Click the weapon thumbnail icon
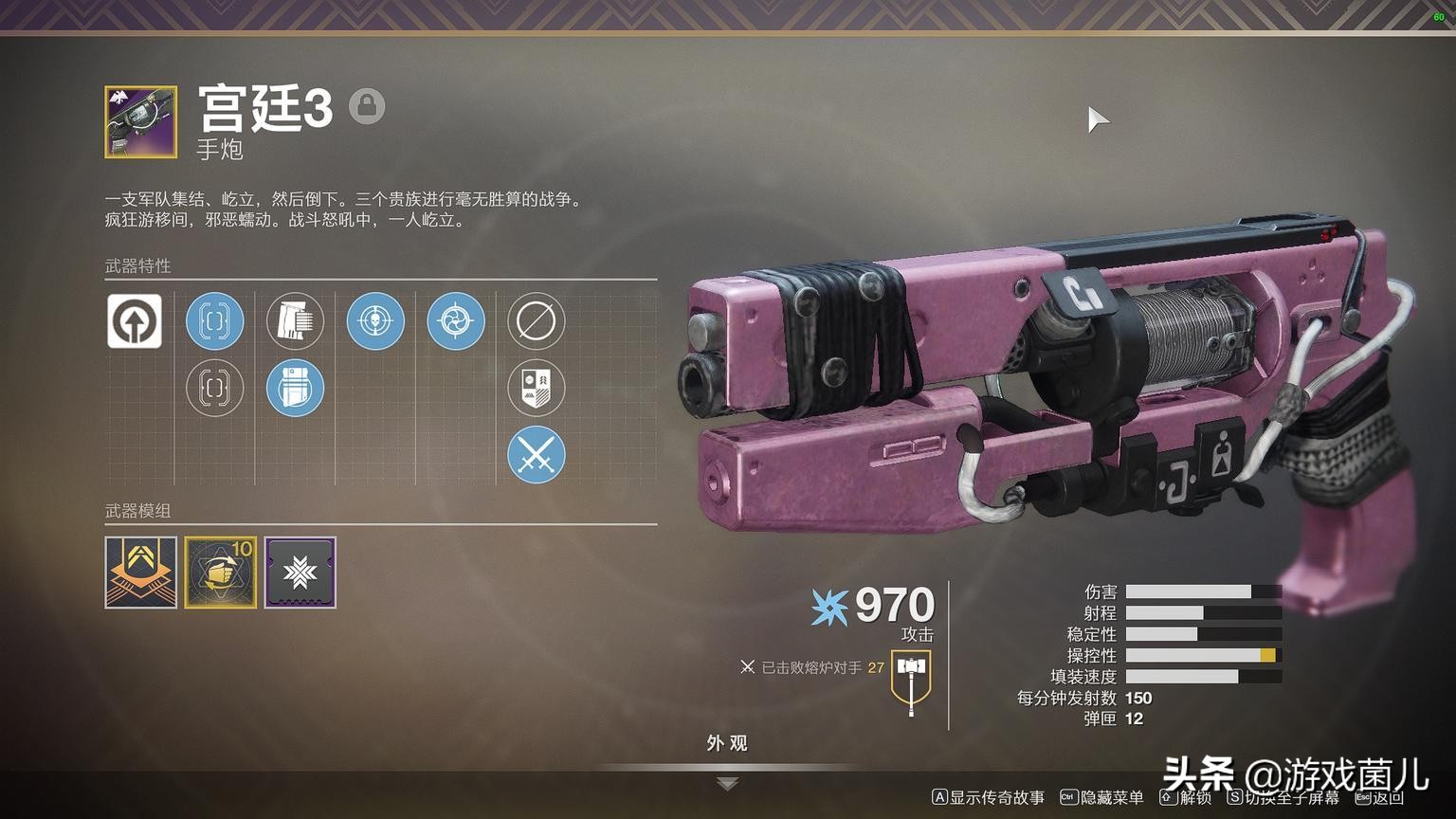Image resolution: width=1456 pixels, height=819 pixels. 141,122
